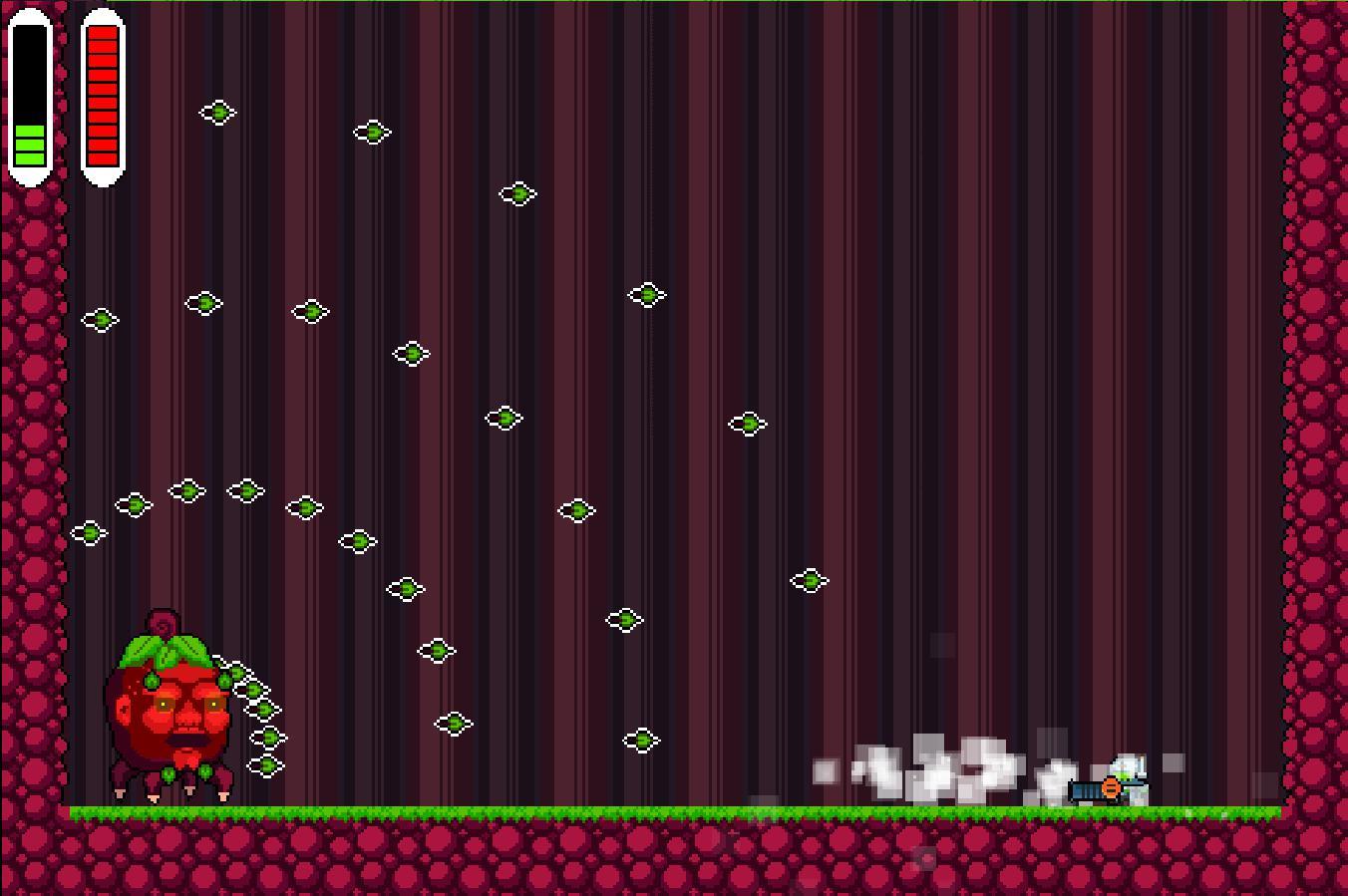Click the lowest green bar segment
This screenshot has width=1348, height=896.
click(29, 157)
